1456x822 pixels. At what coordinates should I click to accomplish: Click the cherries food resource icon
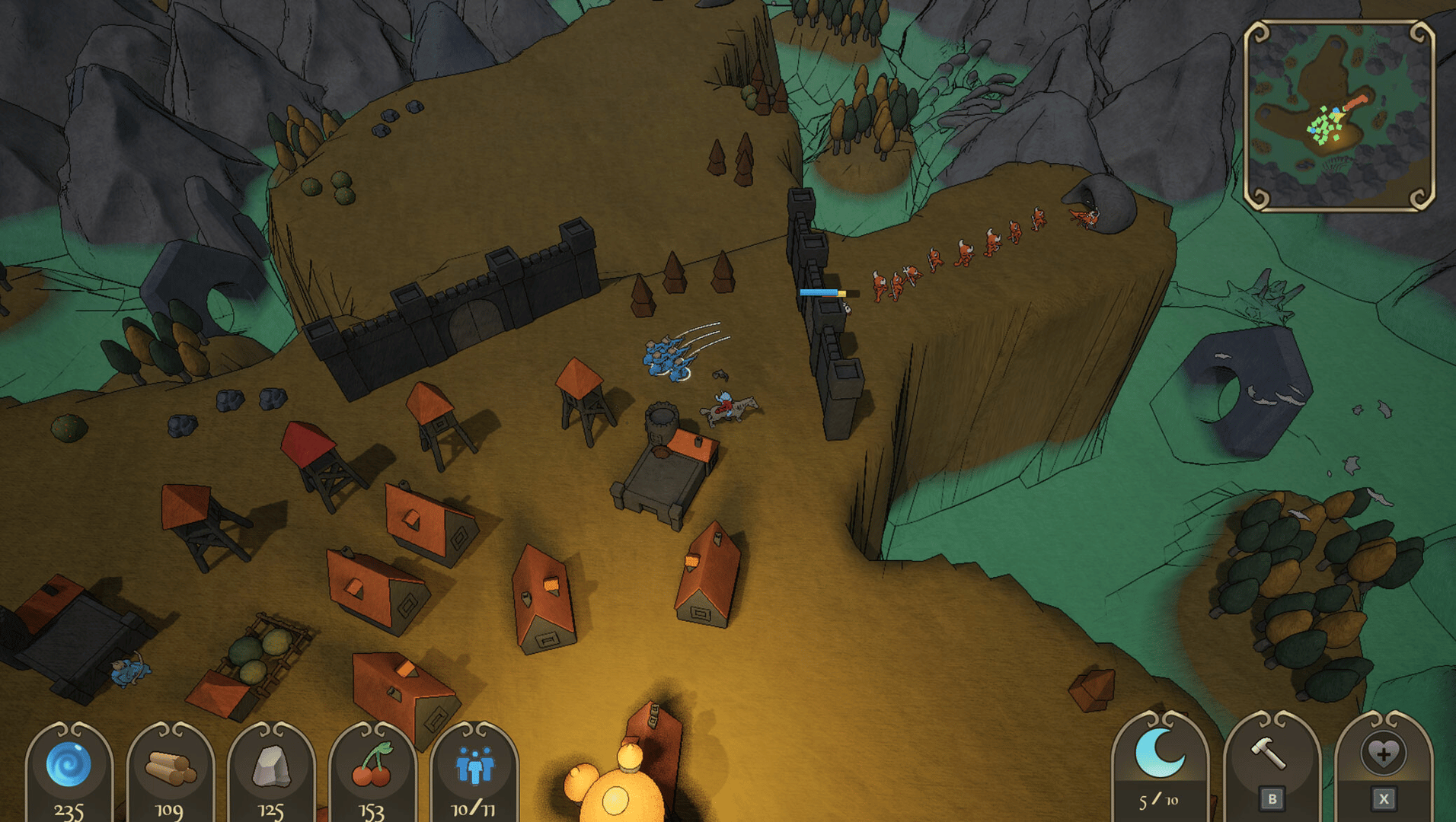tap(372, 766)
